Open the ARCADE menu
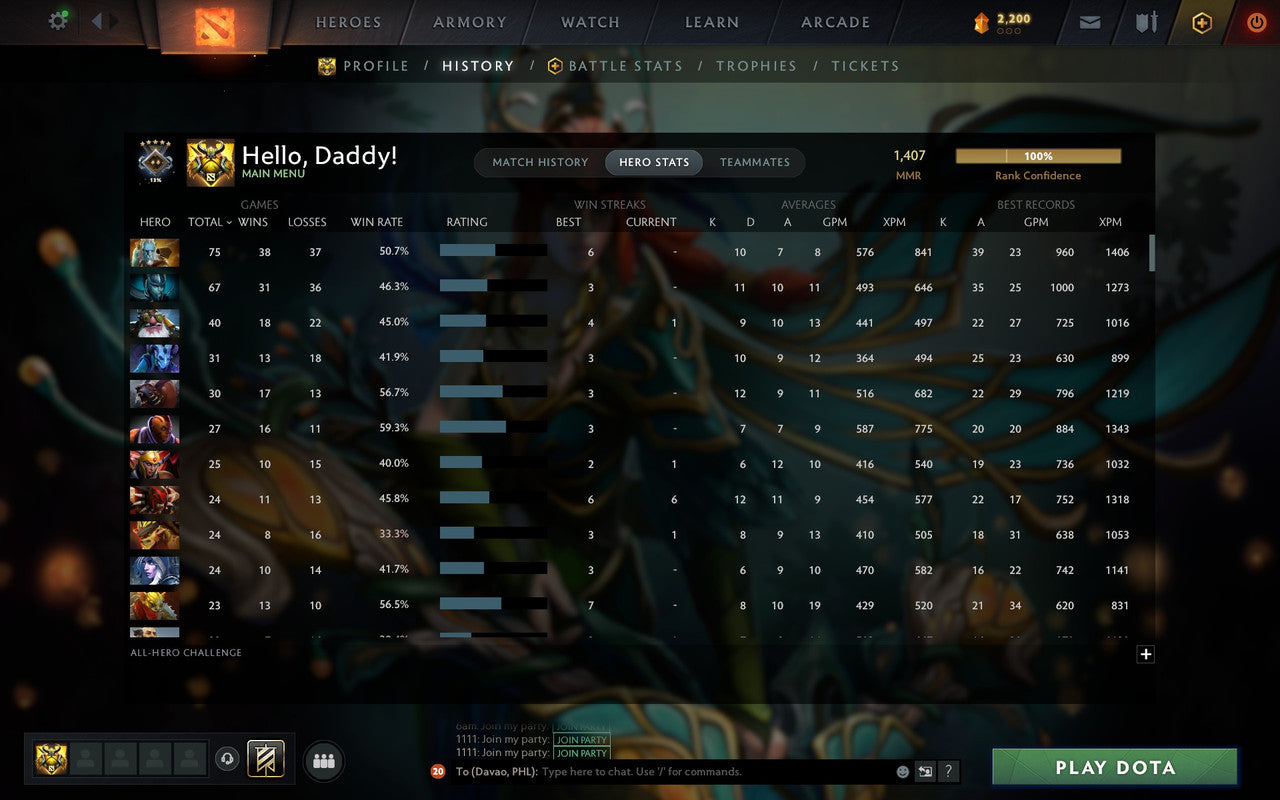1280x800 pixels. coord(834,22)
